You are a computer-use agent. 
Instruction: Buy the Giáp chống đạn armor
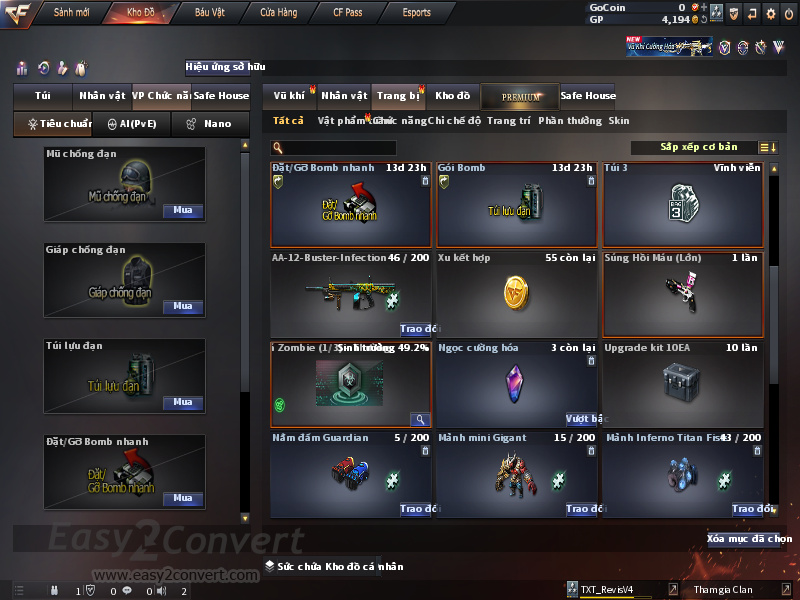182,307
